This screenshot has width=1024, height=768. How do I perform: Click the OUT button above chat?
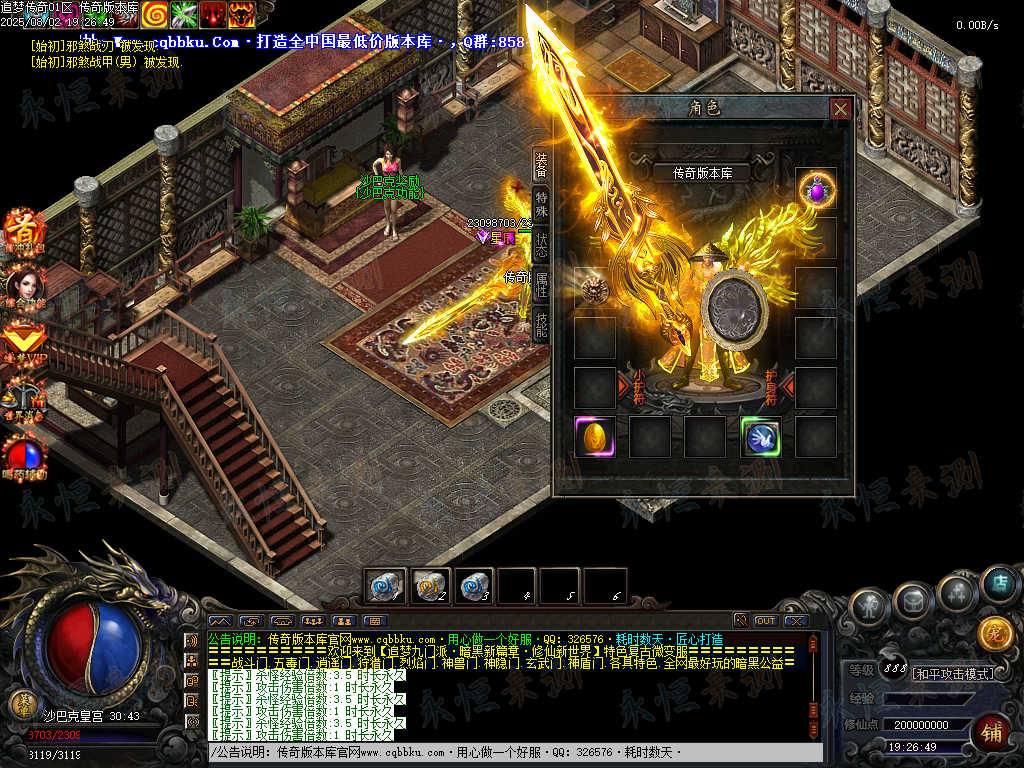pyautogui.click(x=765, y=620)
